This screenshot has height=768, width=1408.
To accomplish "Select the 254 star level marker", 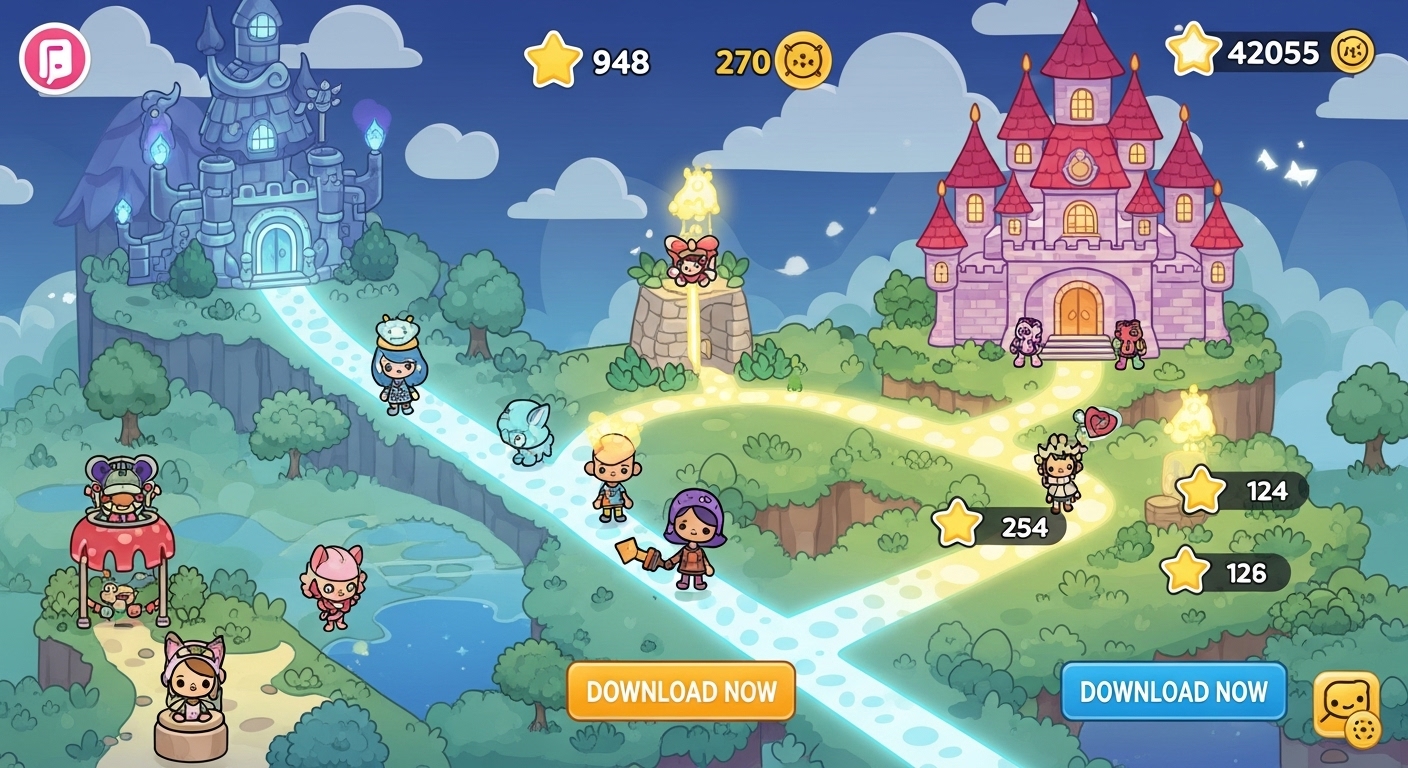I will point(1000,526).
